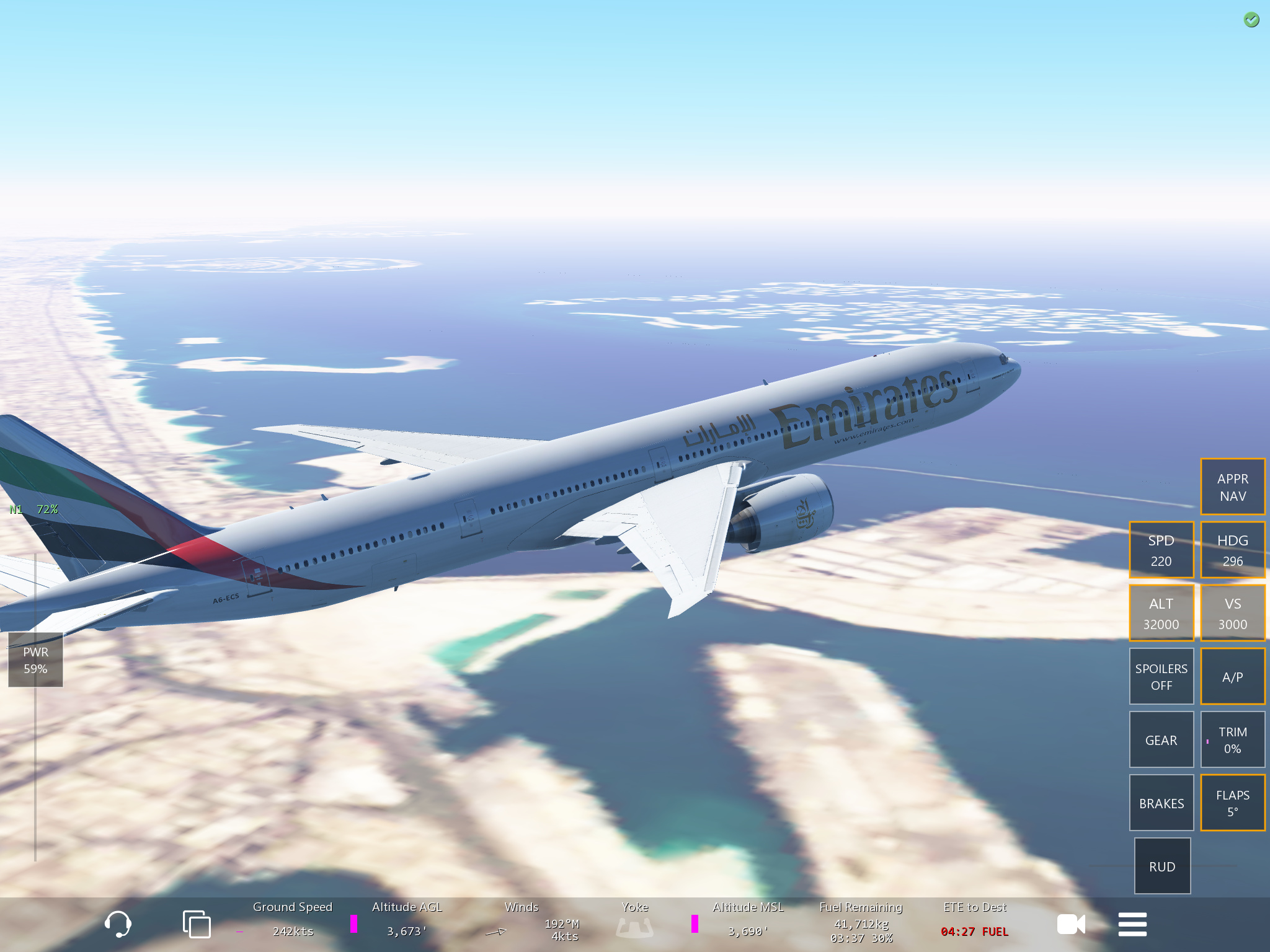This screenshot has width=1270, height=952.
Task: Select the PWR 59% throttle handle
Action: (35, 660)
